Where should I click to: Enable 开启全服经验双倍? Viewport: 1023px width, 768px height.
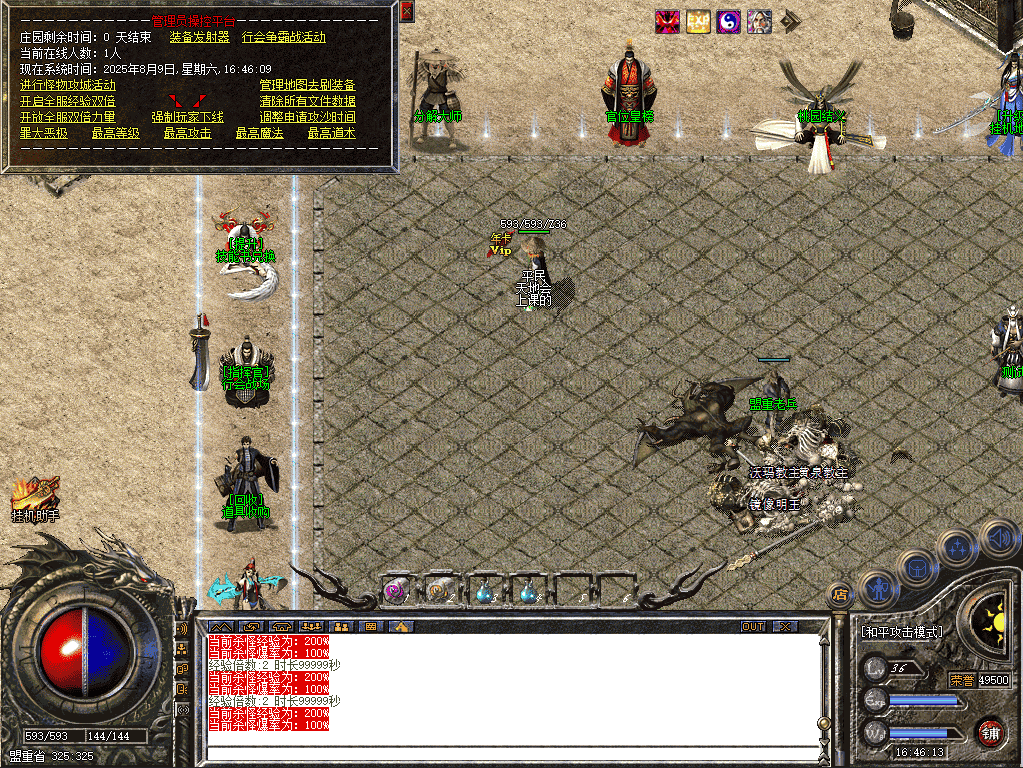pyautogui.click(x=67, y=101)
